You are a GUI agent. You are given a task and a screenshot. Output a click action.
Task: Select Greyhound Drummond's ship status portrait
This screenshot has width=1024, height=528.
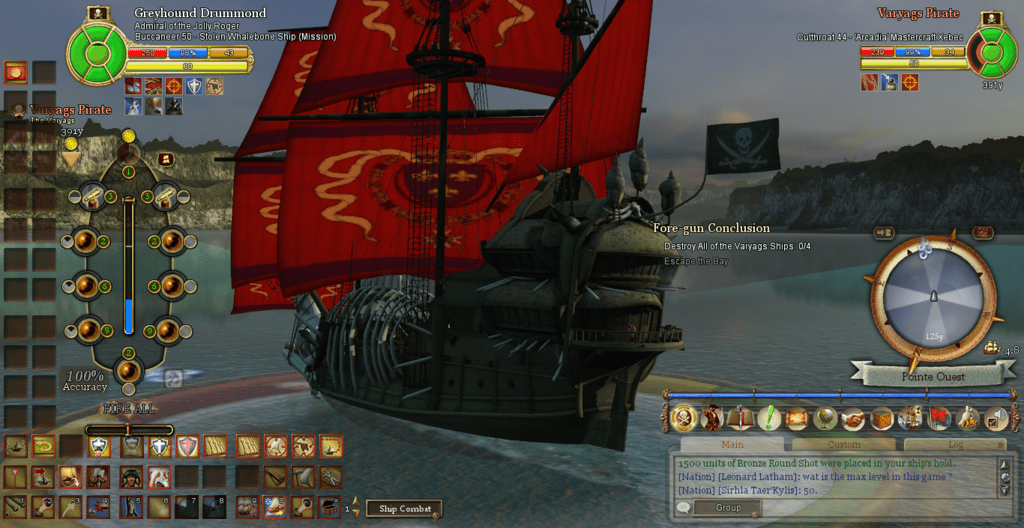click(x=98, y=48)
